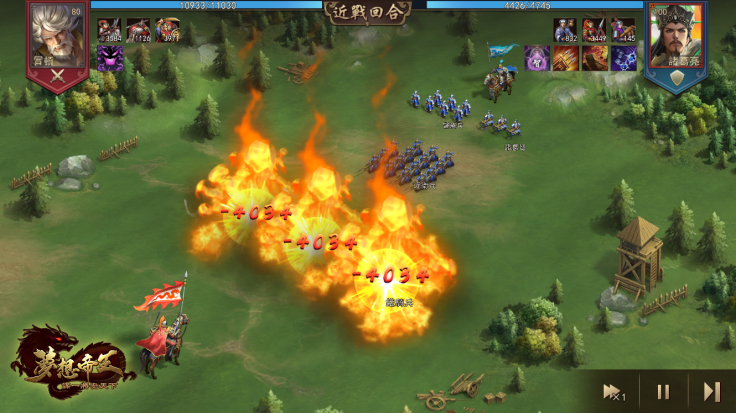
Task: Select the right troop icon showing 832
Action: coord(566,30)
